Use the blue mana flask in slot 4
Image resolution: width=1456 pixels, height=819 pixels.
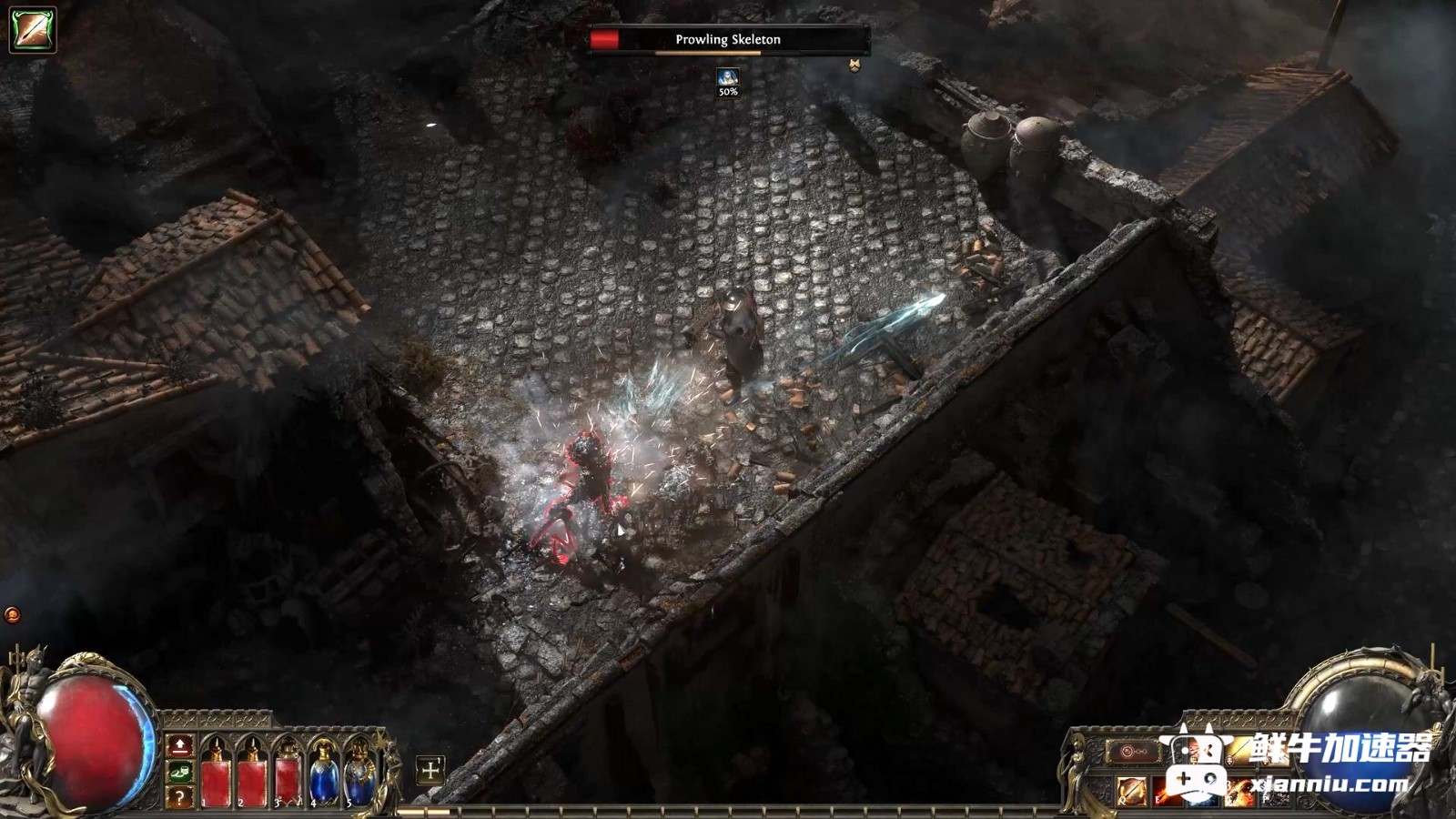coord(324,777)
